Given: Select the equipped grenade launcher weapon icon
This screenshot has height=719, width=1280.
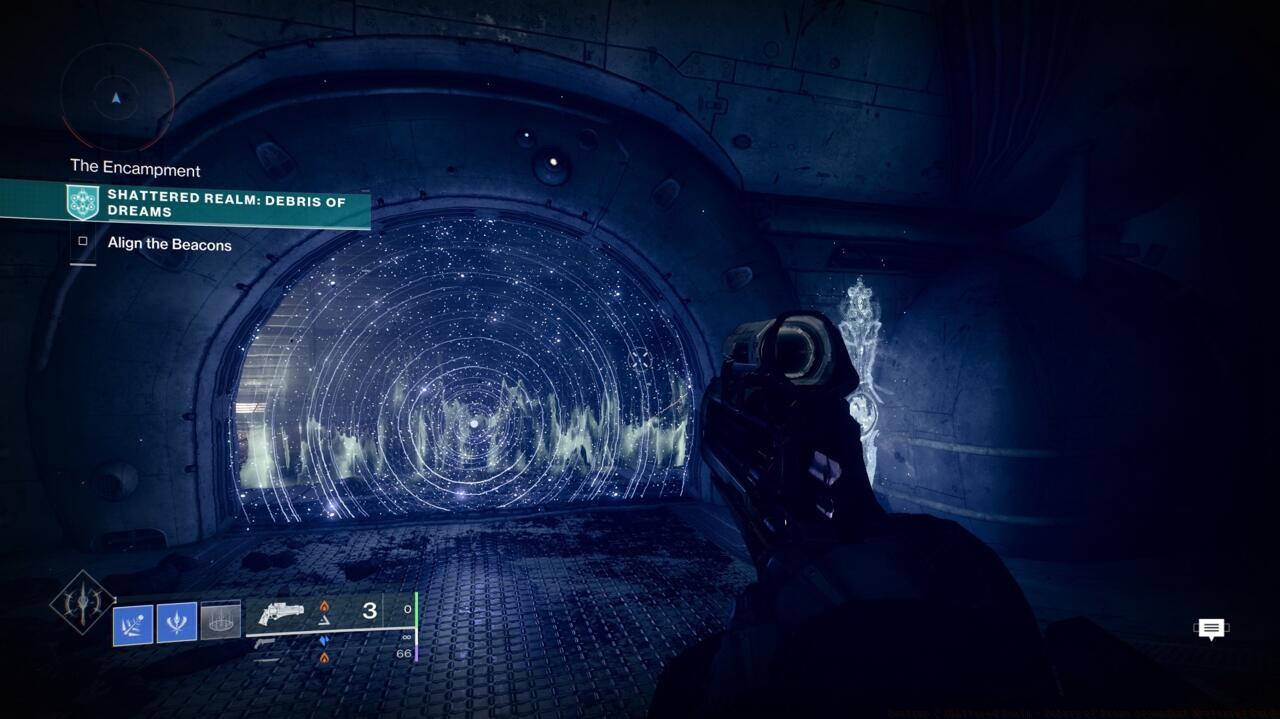Looking at the screenshot, I should [x=281, y=612].
